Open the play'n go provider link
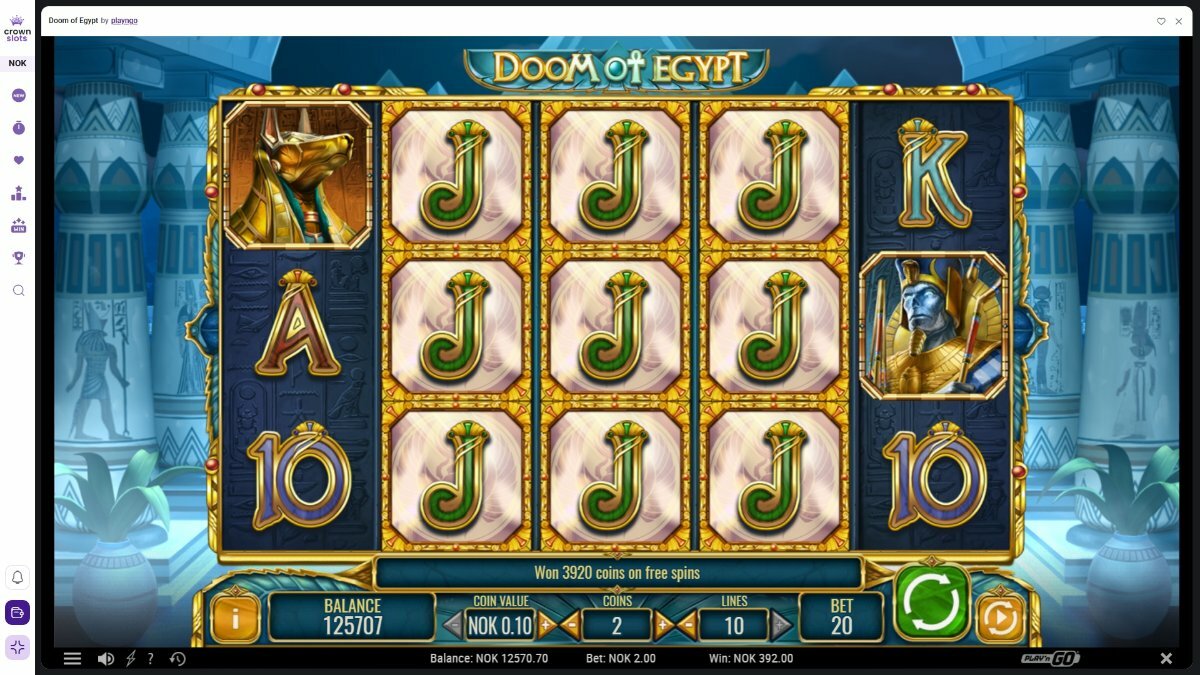The image size is (1200, 675). (x=124, y=21)
